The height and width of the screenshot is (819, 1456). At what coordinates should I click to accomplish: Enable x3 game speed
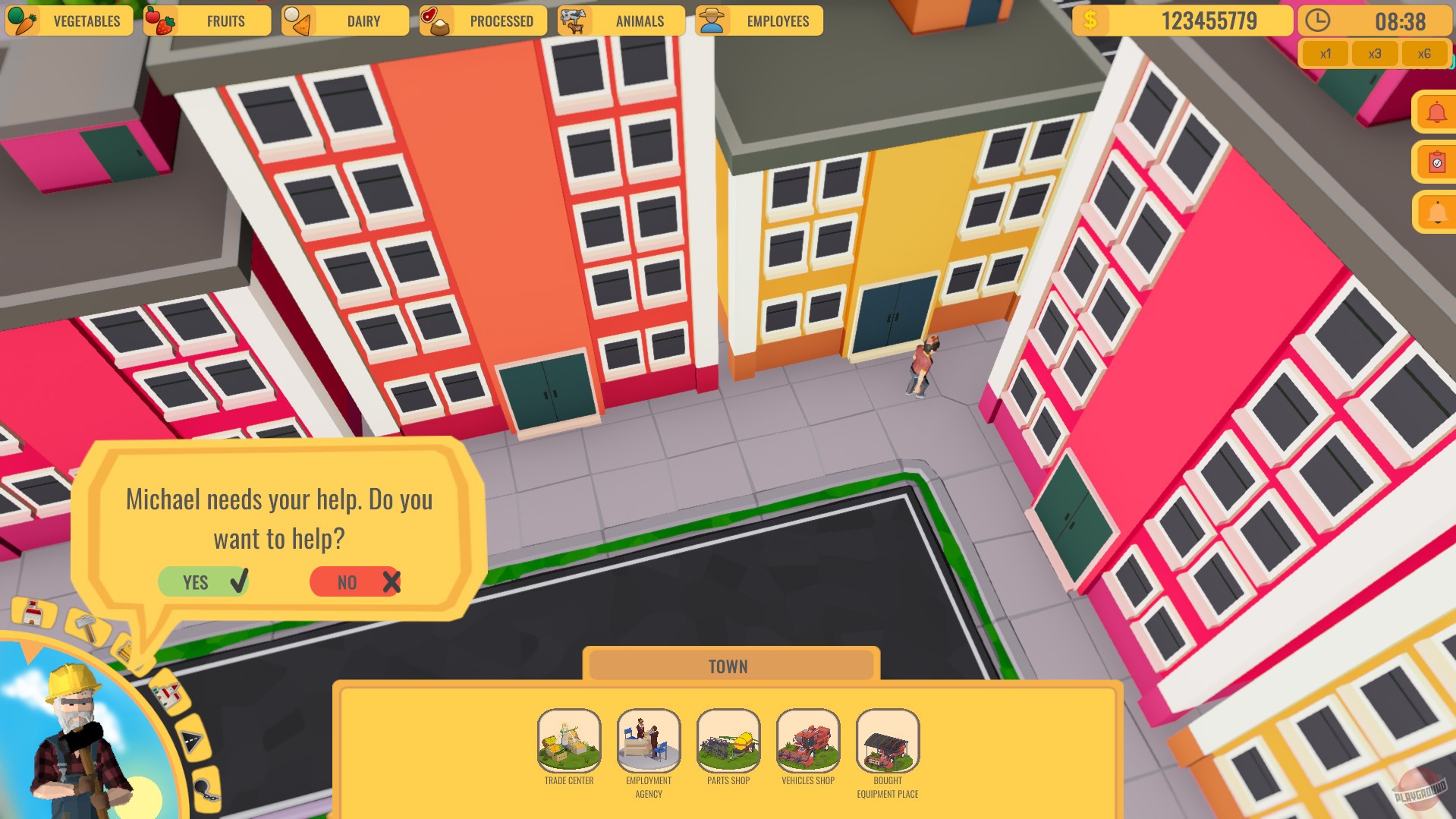(1375, 53)
